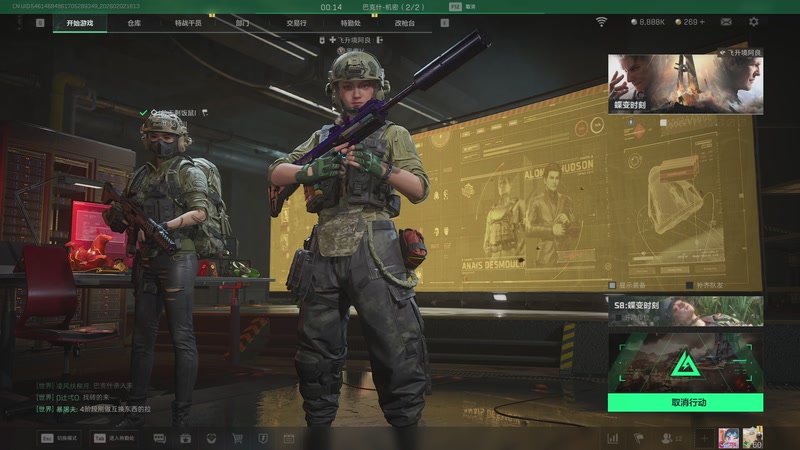Go to the 部门 tab
The height and width of the screenshot is (450, 800).
click(242, 21)
